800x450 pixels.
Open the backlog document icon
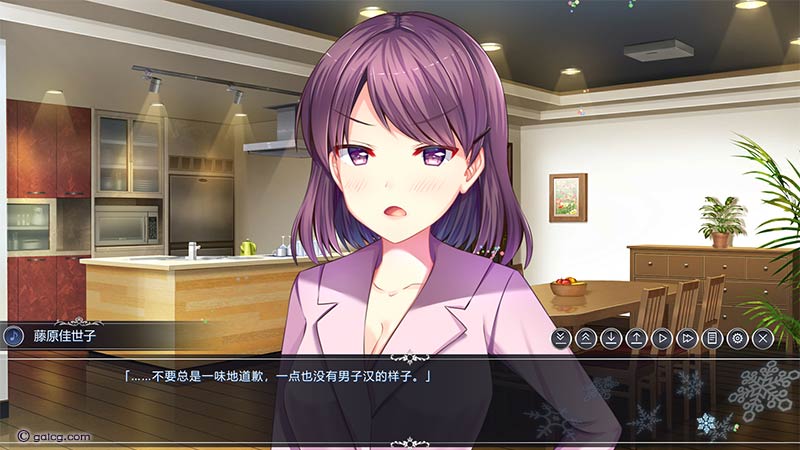pyautogui.click(x=711, y=338)
